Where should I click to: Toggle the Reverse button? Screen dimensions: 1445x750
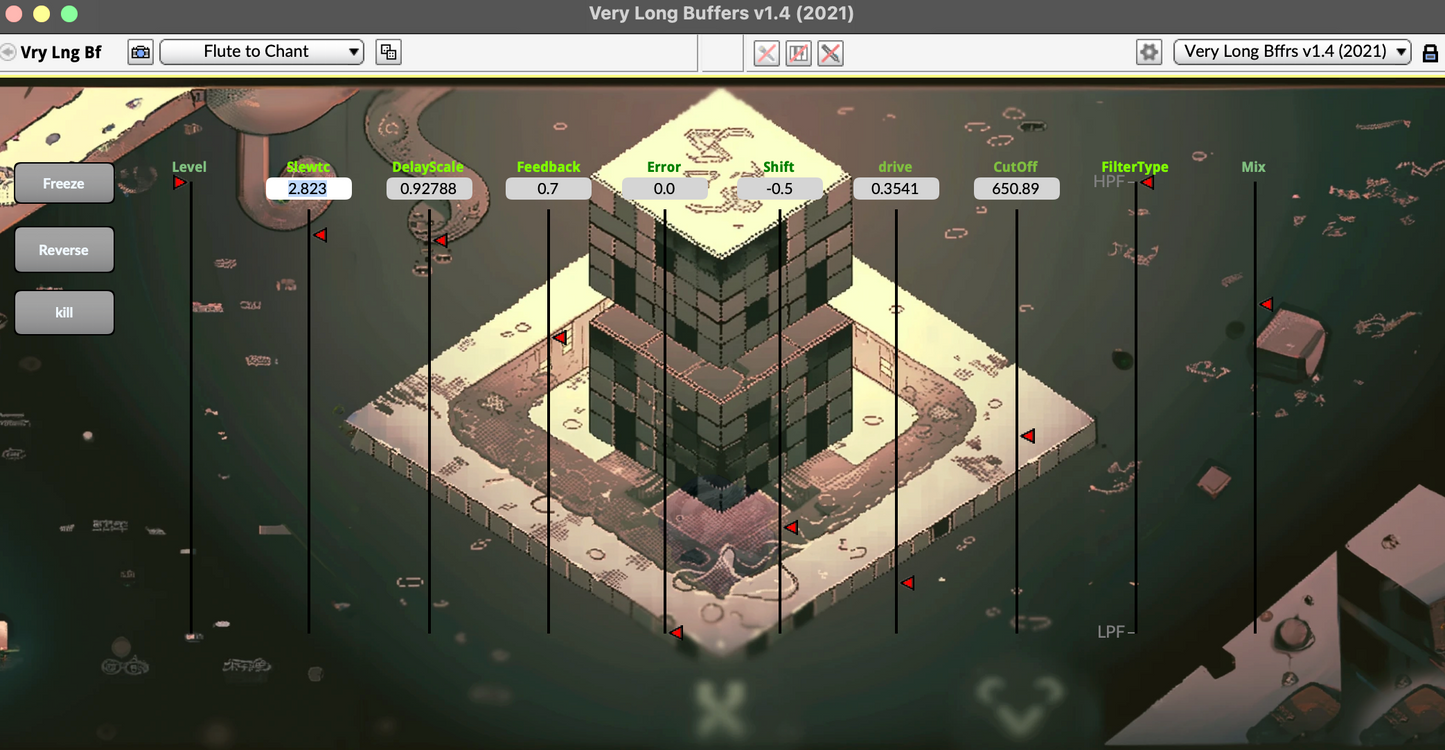(x=64, y=250)
